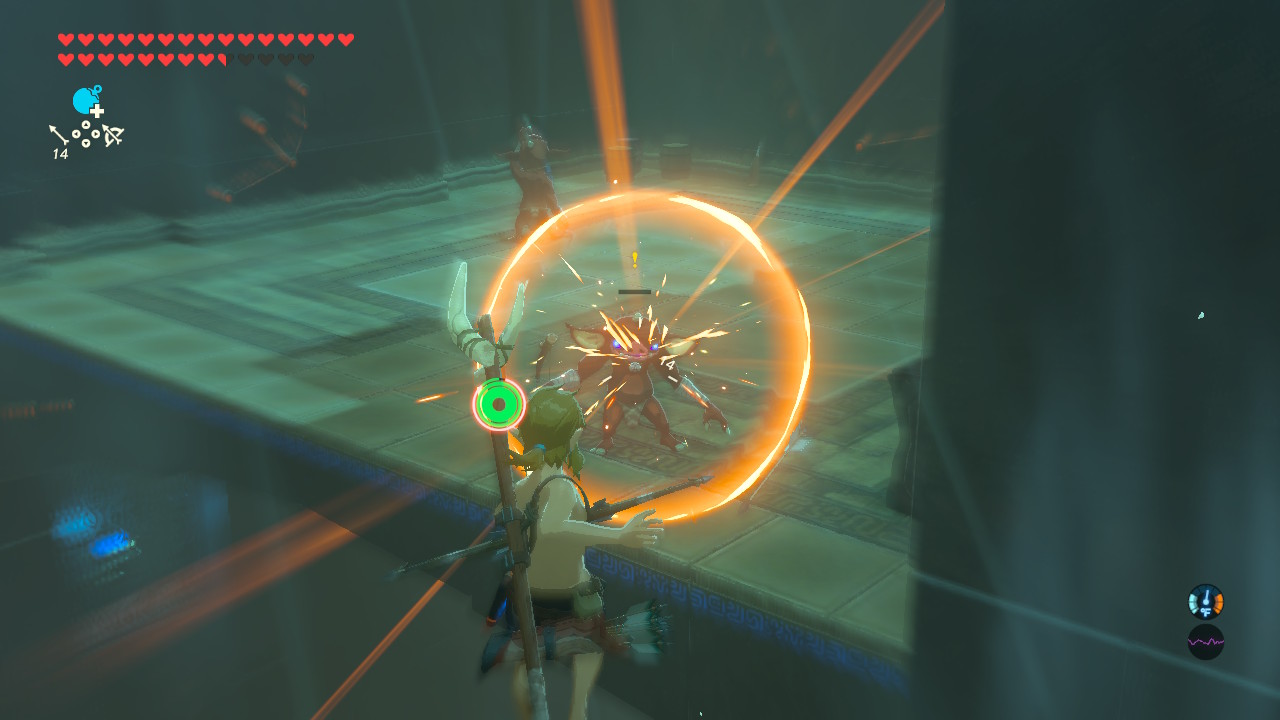Open the temperature gauge indicator
1280x720 pixels.
pyautogui.click(x=1205, y=602)
